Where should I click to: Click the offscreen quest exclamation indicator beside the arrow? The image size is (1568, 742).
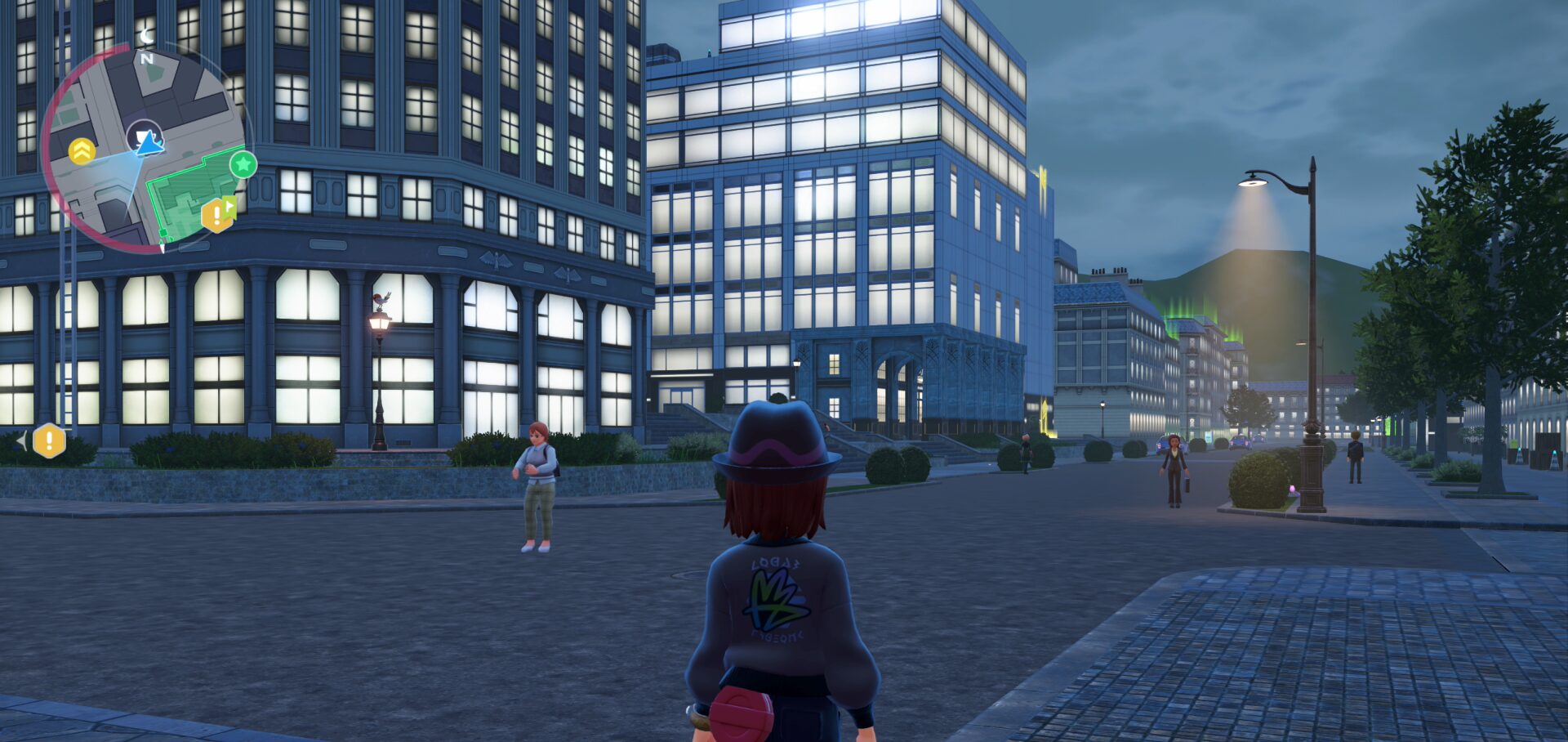(x=49, y=440)
